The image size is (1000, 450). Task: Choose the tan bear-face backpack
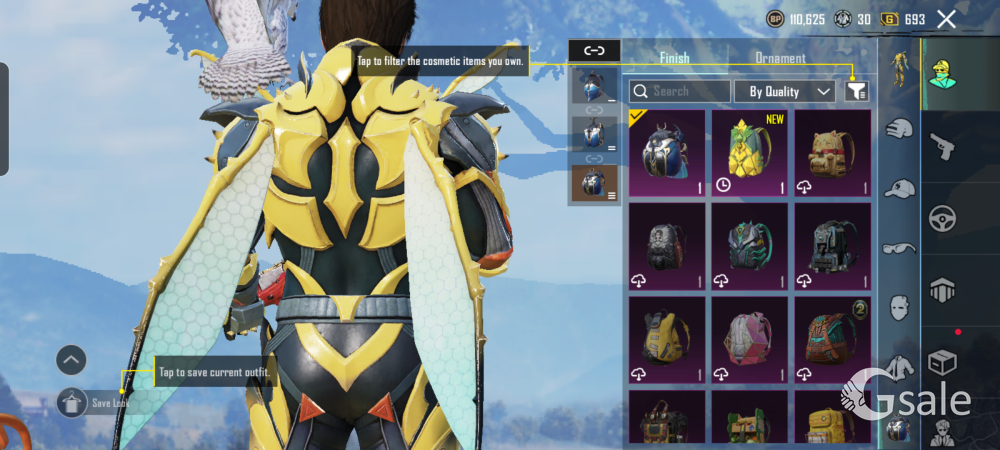pos(833,152)
